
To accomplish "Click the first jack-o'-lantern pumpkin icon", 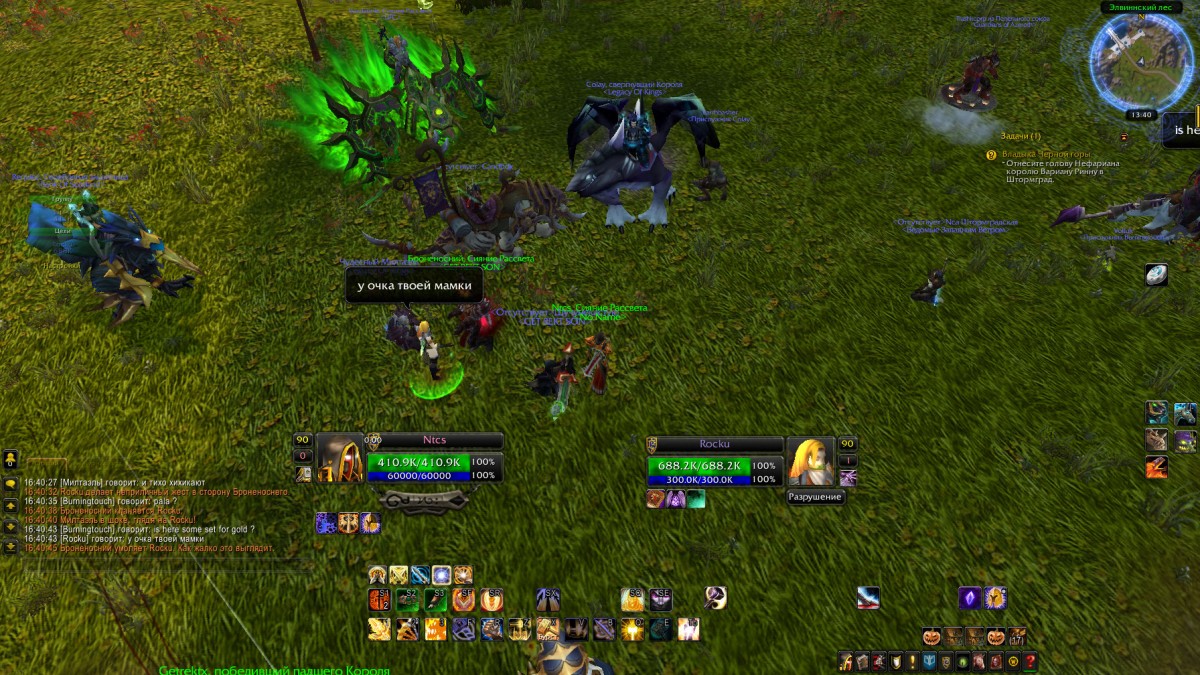I will click(932, 637).
